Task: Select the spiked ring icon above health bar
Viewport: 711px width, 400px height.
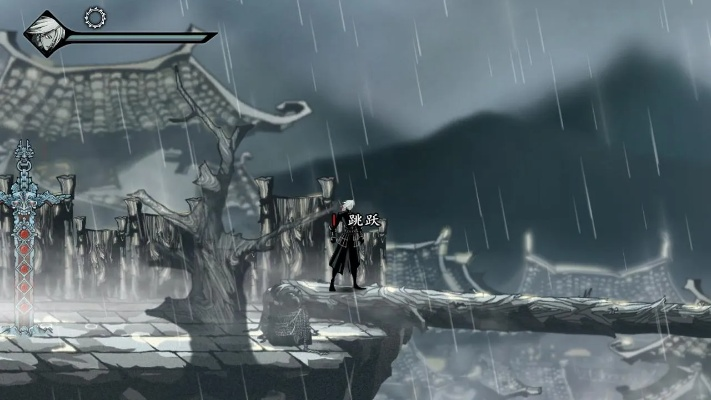Action: point(95,16)
